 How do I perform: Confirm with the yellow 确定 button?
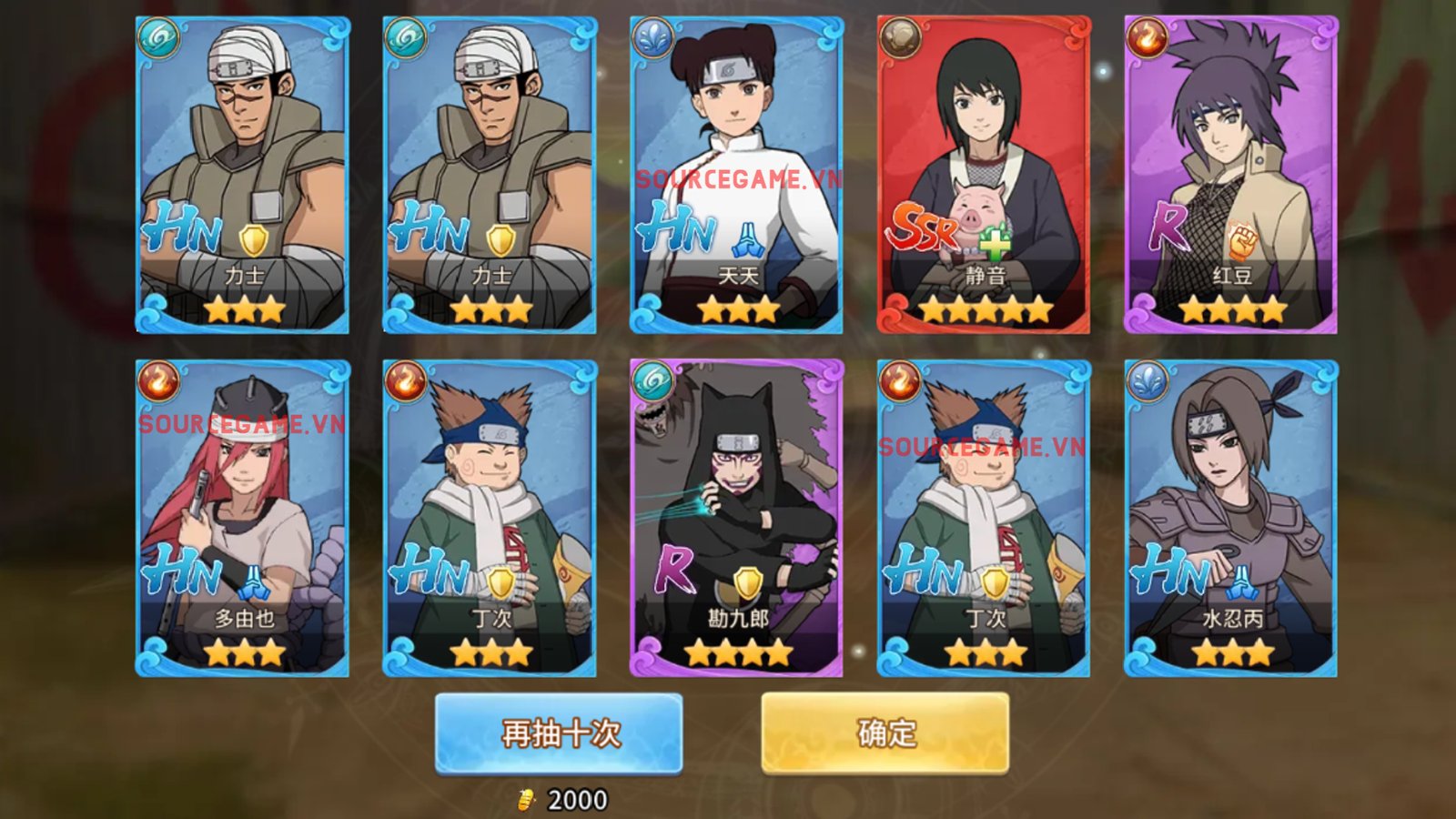[885, 733]
